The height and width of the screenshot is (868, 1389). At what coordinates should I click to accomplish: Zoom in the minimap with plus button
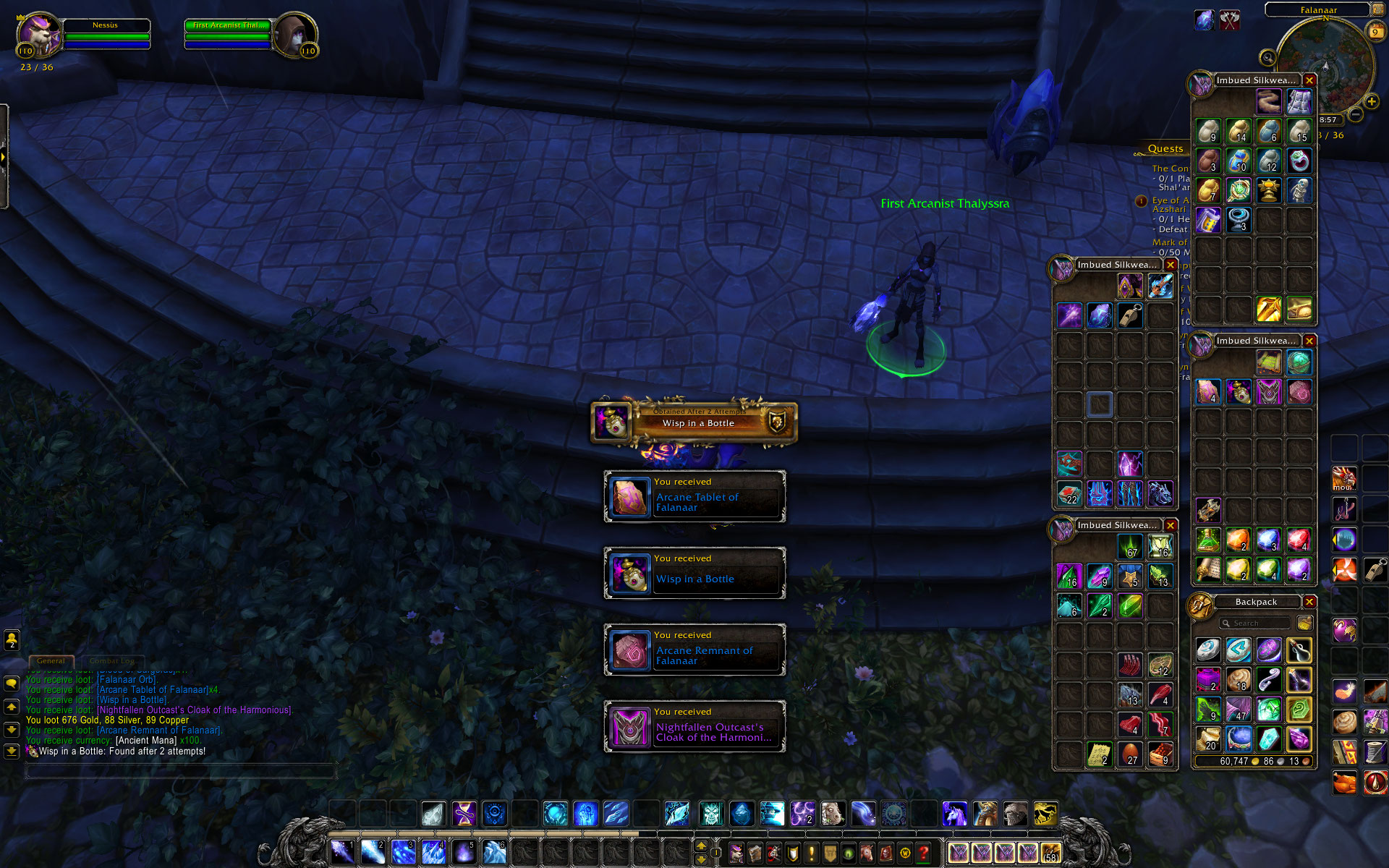[1372, 101]
